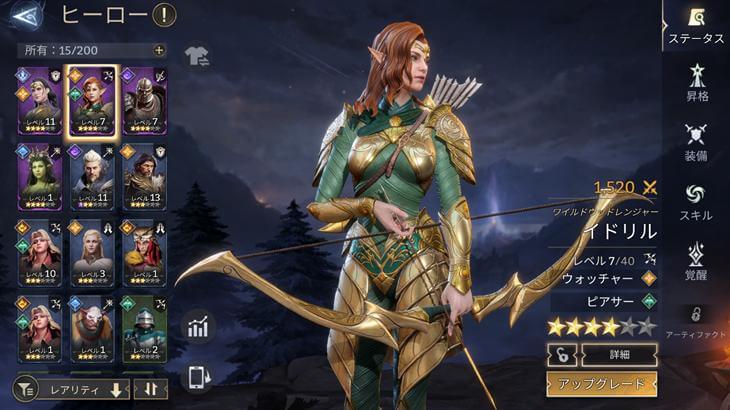Click the アップグレード upgrade button
Image resolution: width=730 pixels, height=410 pixels.
(601, 384)
